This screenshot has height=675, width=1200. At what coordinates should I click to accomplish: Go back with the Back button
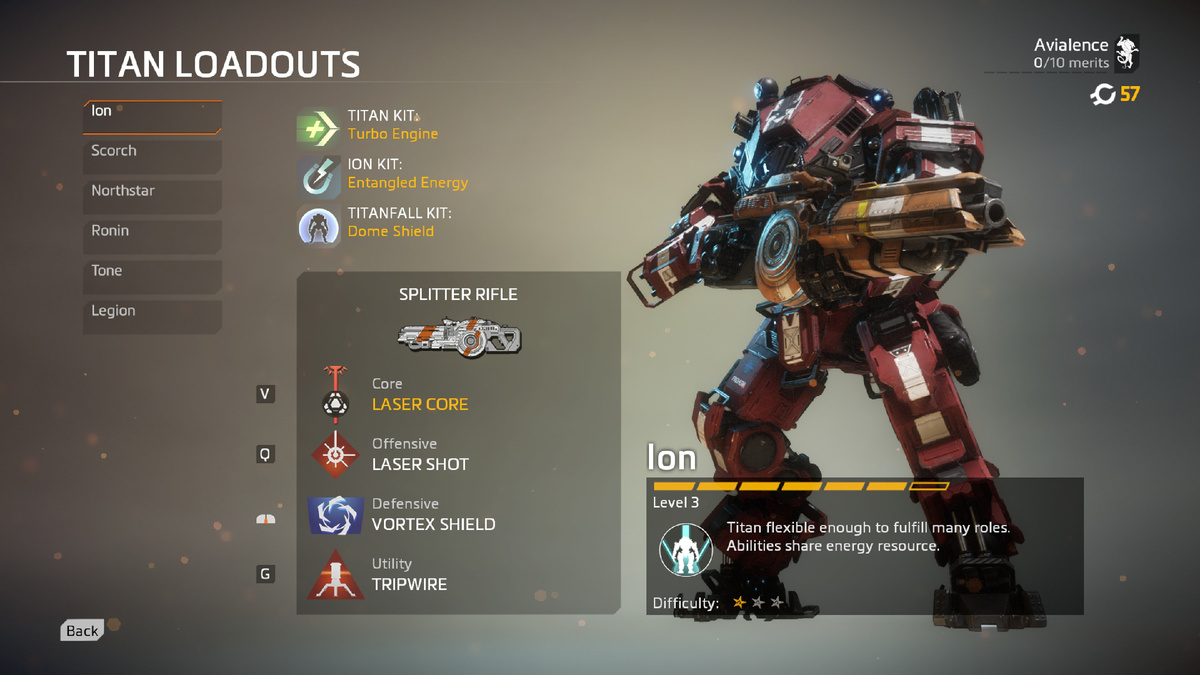[x=82, y=630]
